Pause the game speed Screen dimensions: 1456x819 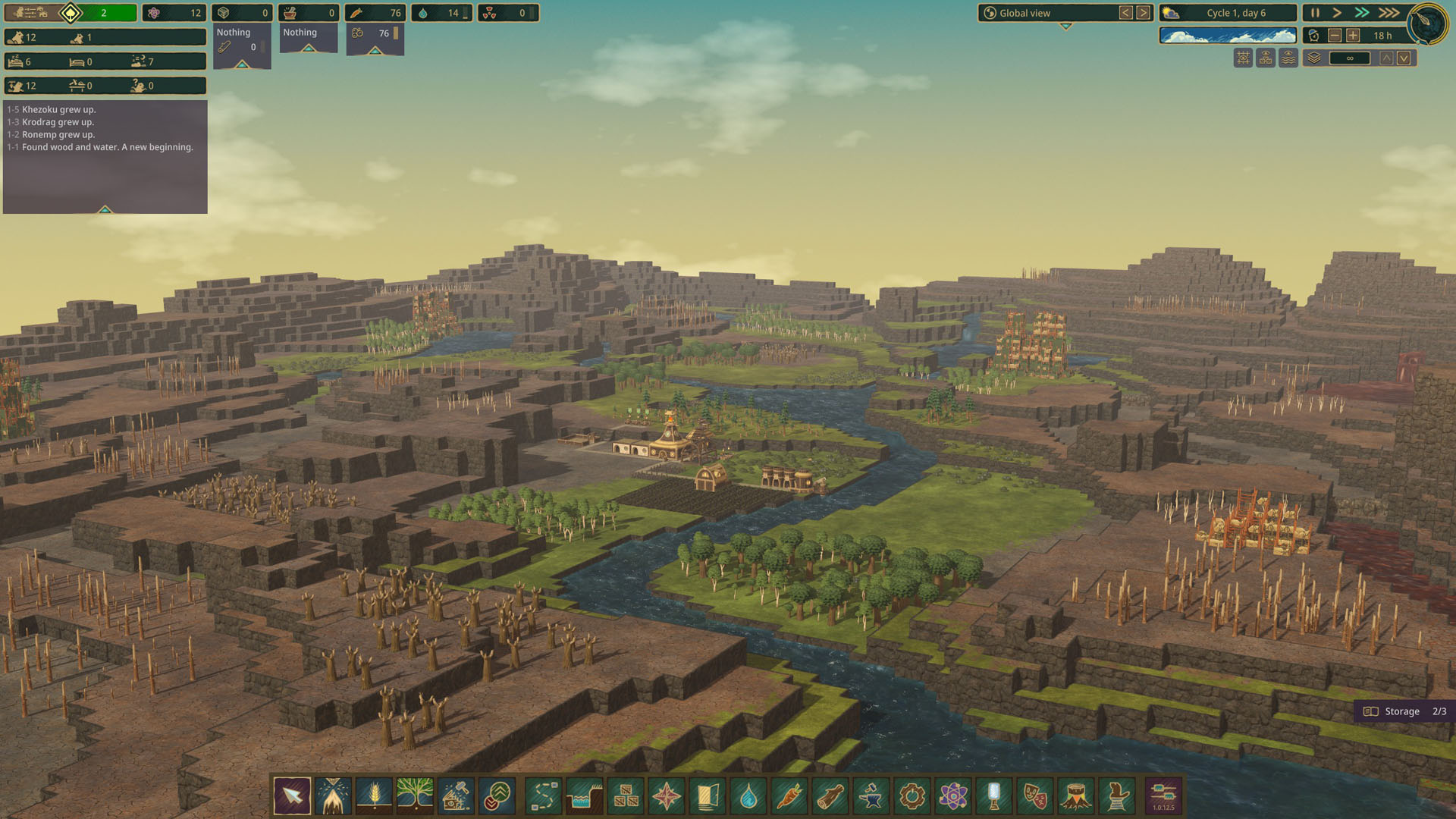coord(1315,13)
